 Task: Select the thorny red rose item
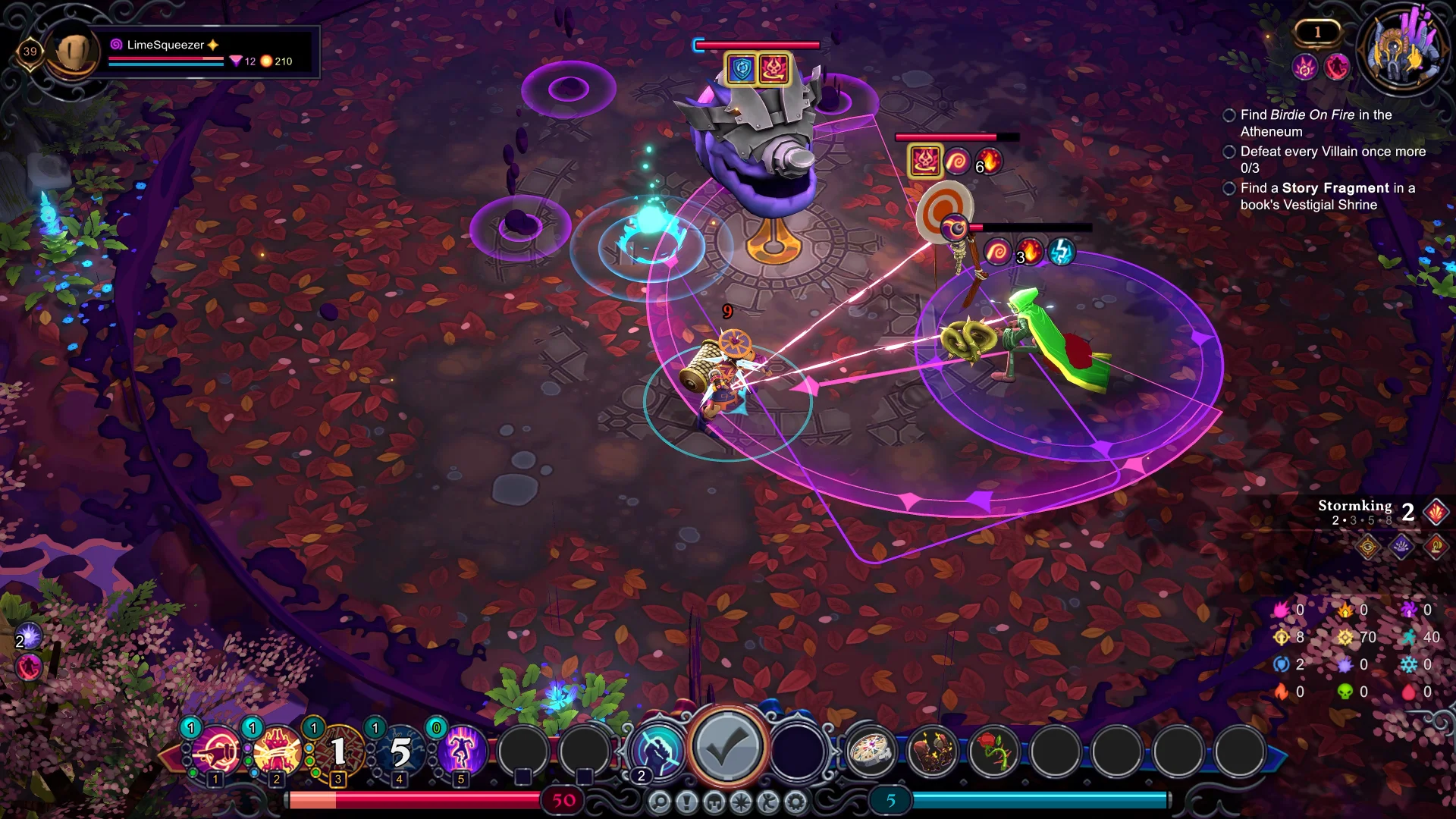994,752
